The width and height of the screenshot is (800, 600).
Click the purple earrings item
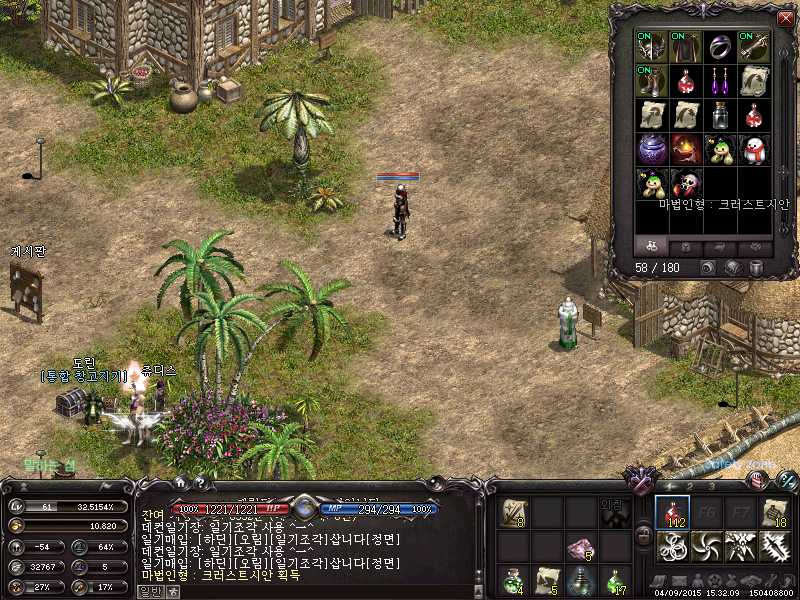(x=720, y=81)
